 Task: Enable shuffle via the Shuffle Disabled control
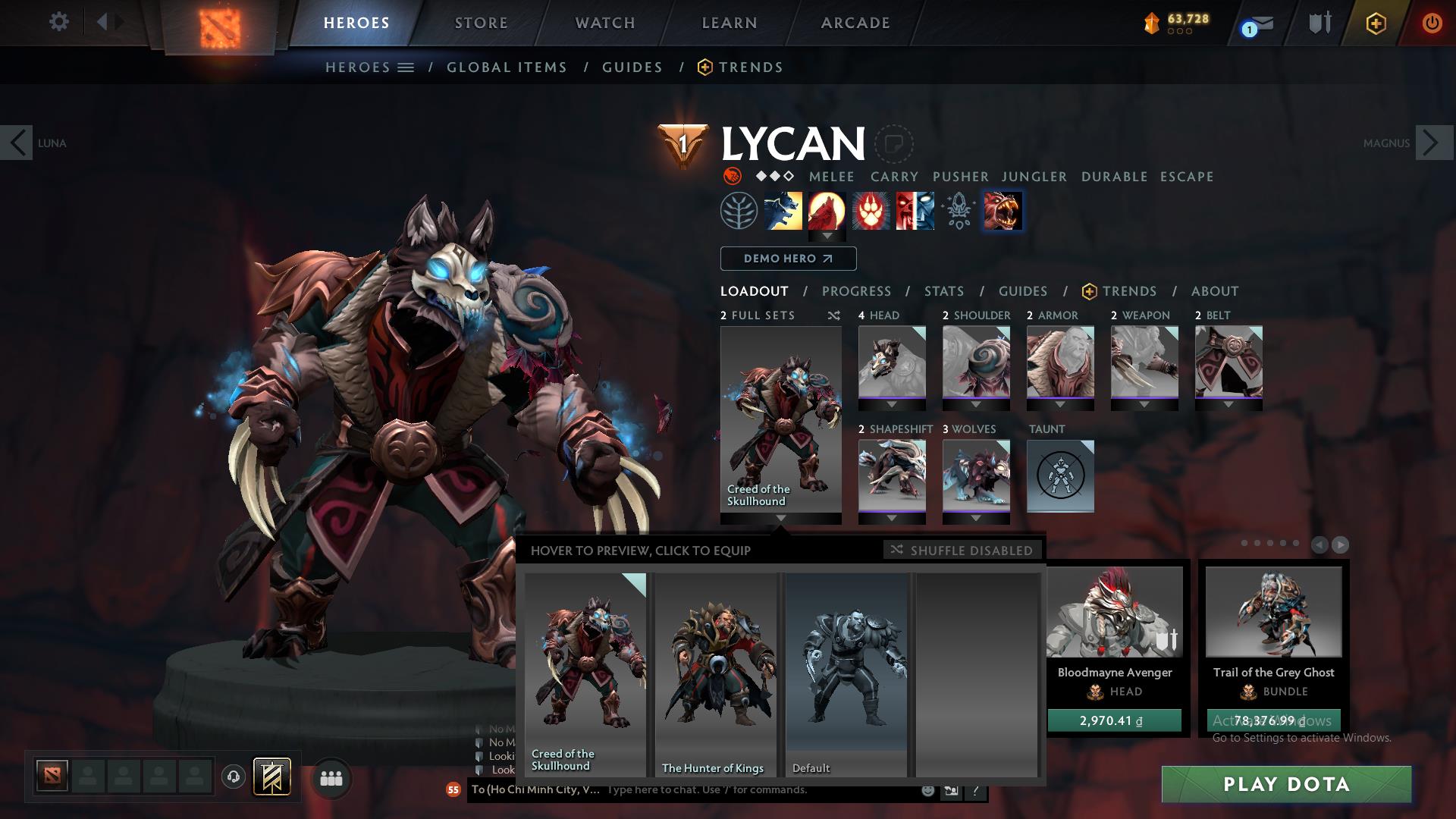(962, 551)
